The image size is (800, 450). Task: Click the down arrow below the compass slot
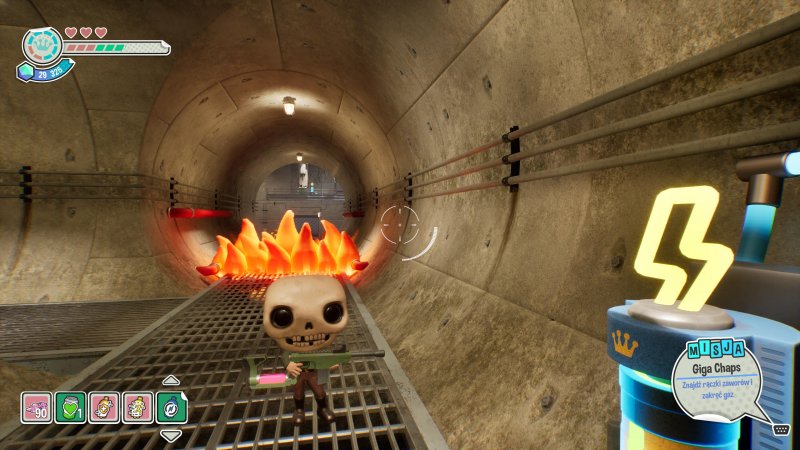pos(171,435)
